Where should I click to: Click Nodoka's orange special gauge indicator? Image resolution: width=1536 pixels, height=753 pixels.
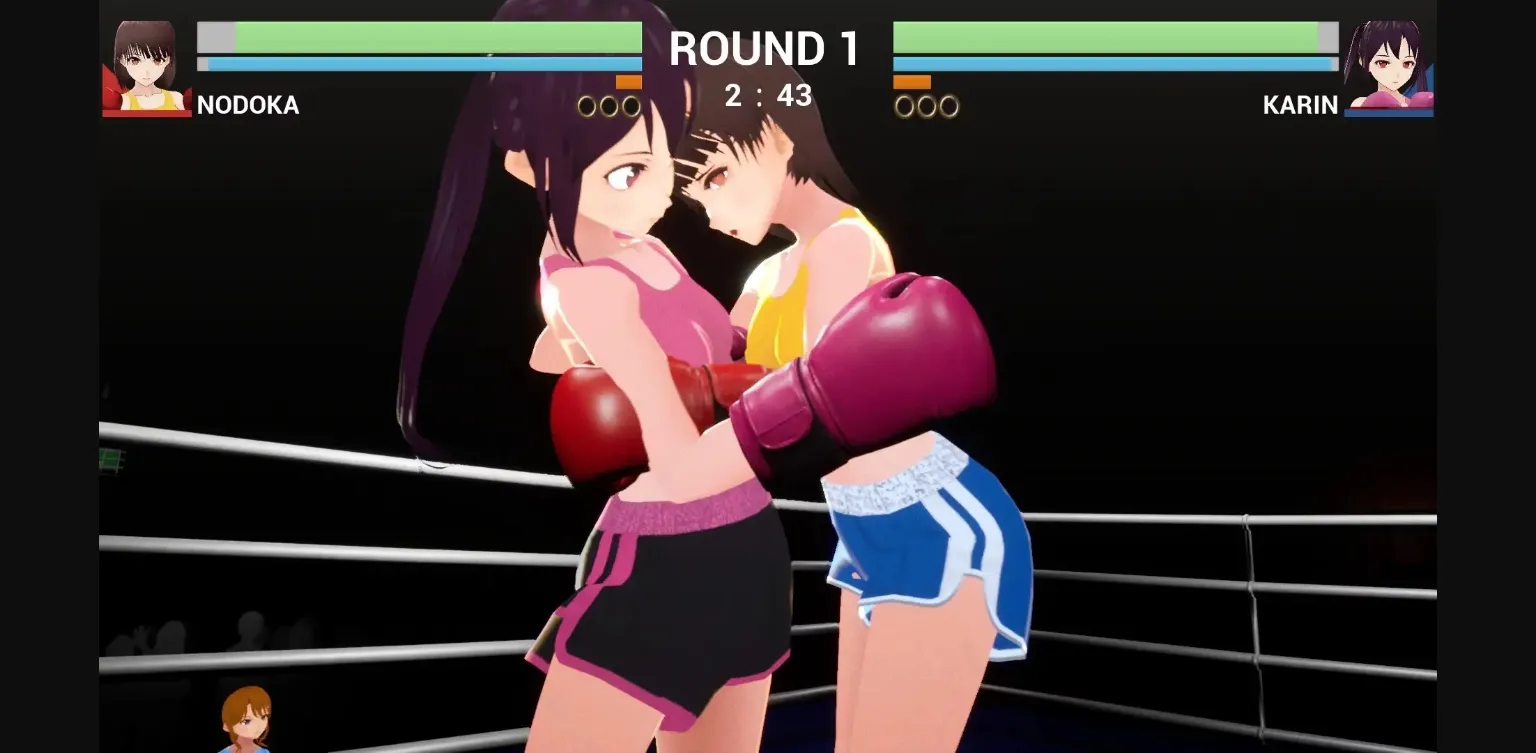tap(630, 82)
